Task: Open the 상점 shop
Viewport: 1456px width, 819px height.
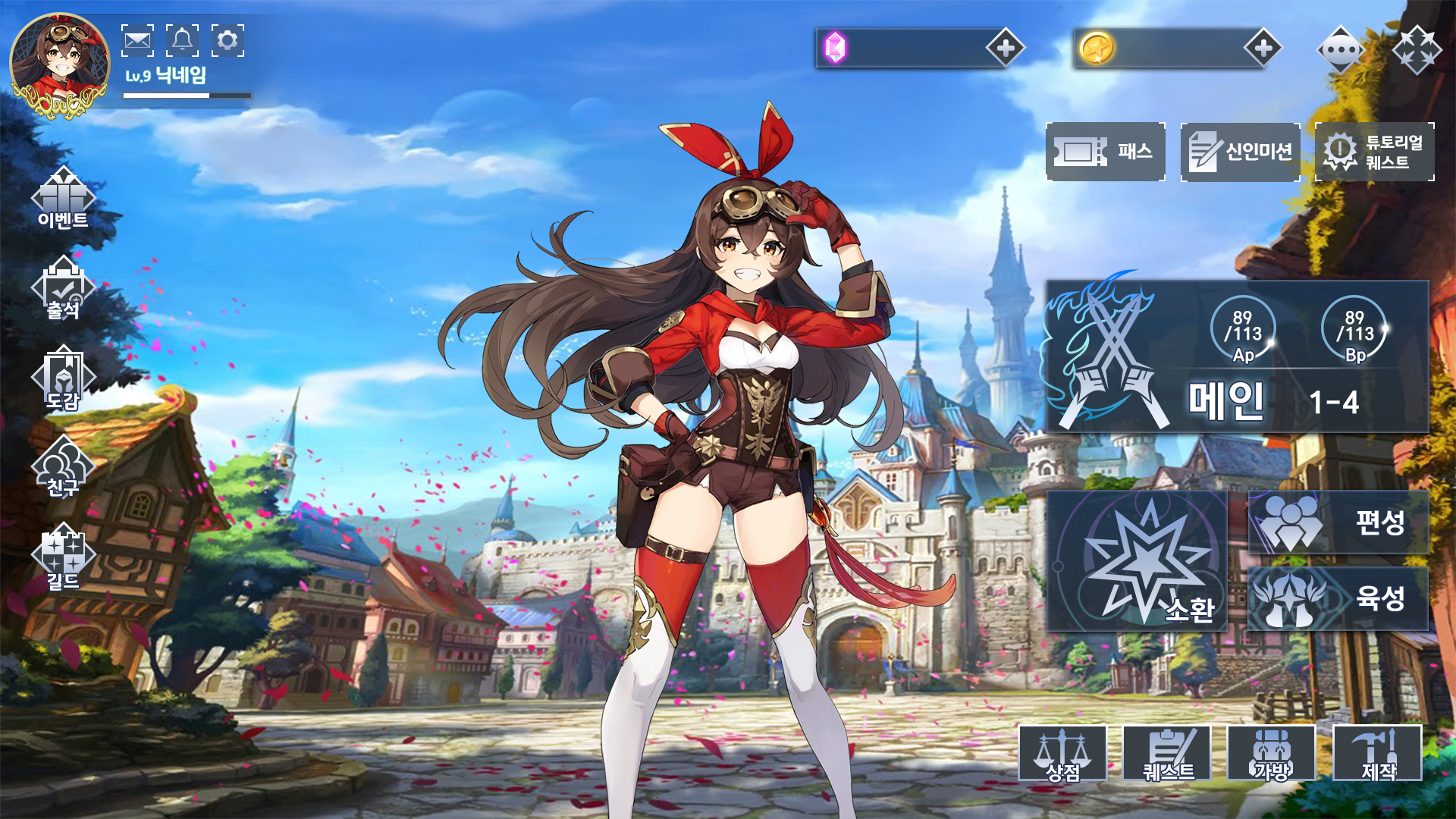Action: pyautogui.click(x=1062, y=753)
